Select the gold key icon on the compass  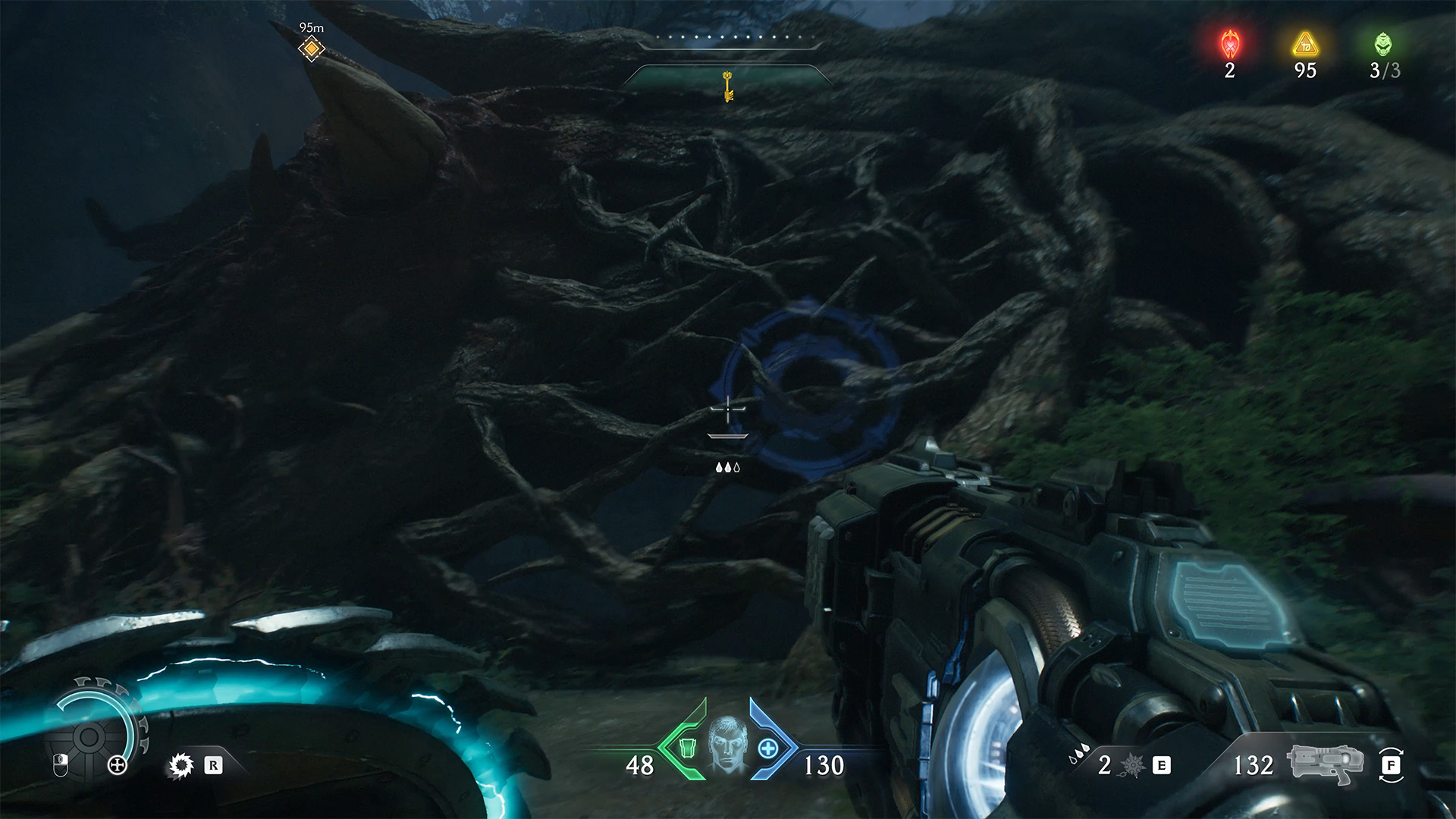pyautogui.click(x=727, y=86)
